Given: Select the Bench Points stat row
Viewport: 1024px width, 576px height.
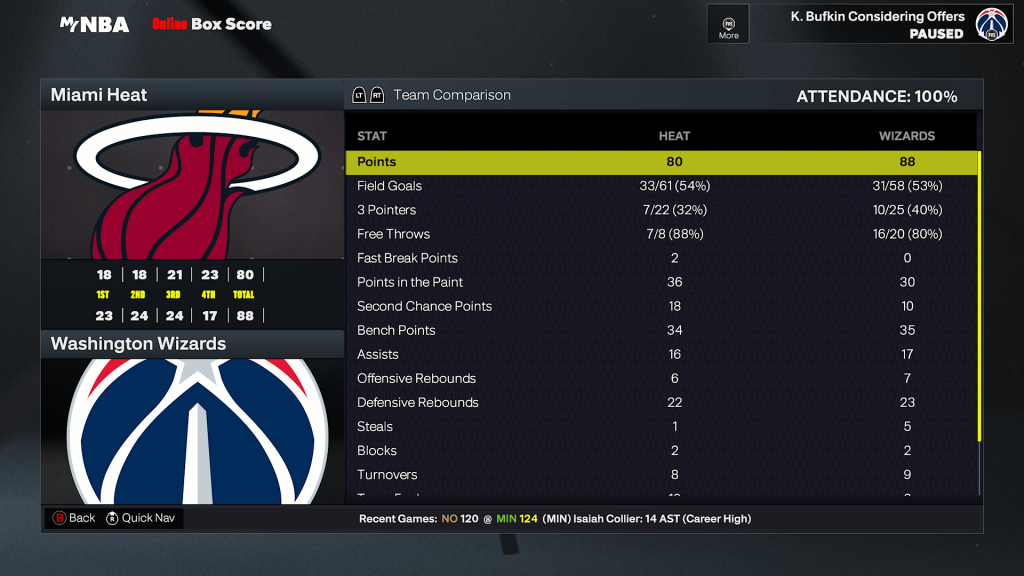Looking at the screenshot, I should coord(661,330).
